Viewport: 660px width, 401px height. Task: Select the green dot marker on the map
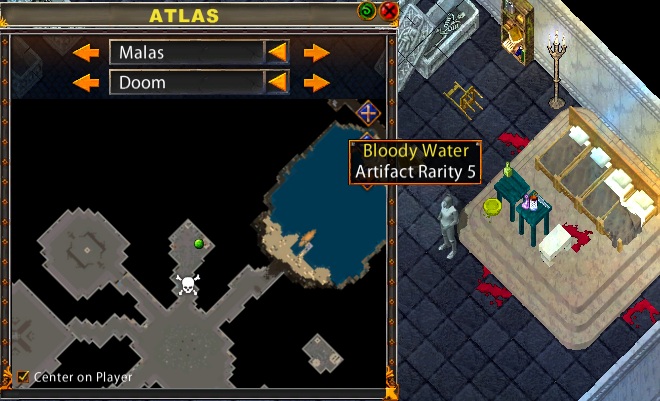coord(199,243)
